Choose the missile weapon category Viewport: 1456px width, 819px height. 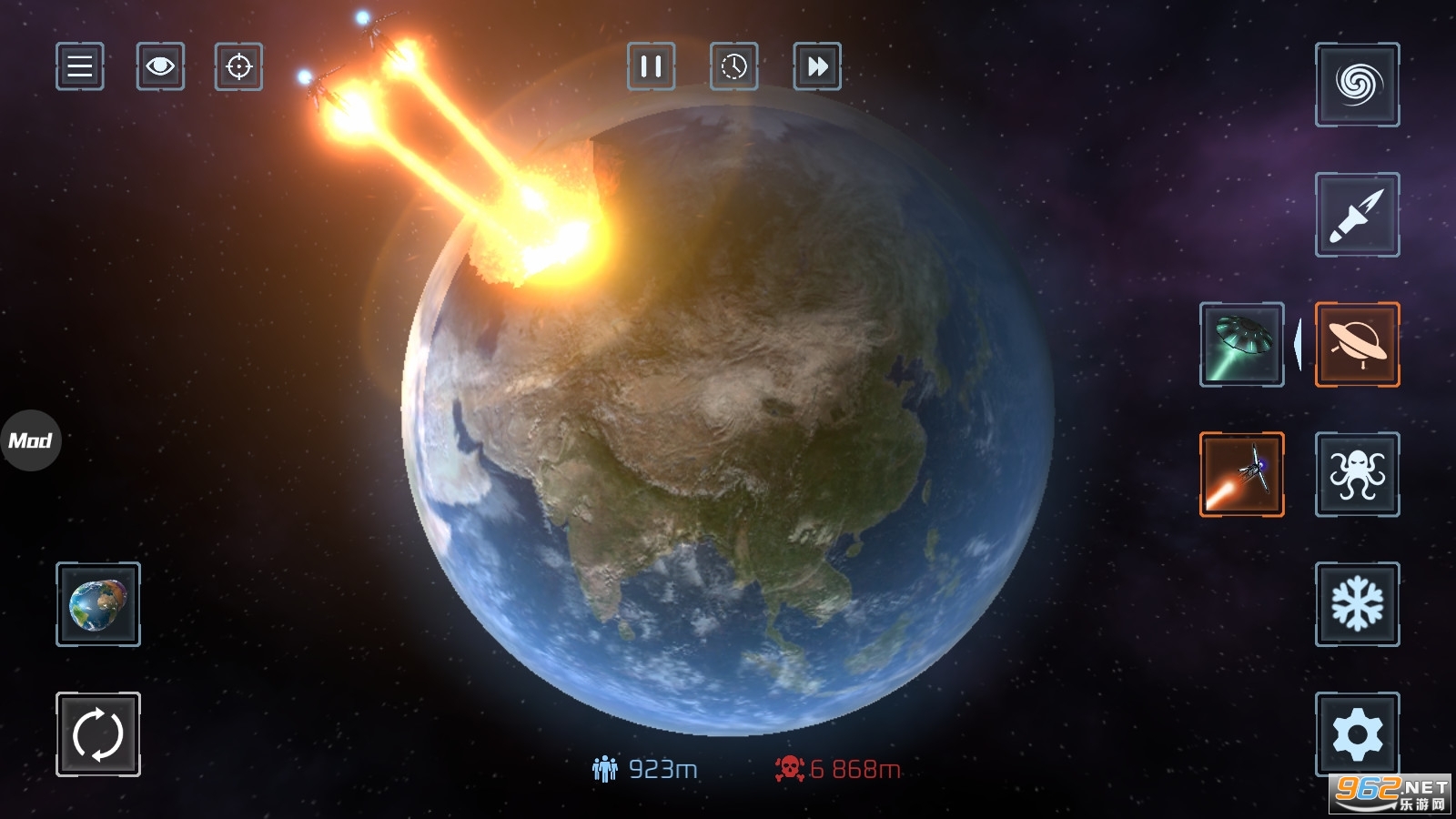(x=1357, y=215)
